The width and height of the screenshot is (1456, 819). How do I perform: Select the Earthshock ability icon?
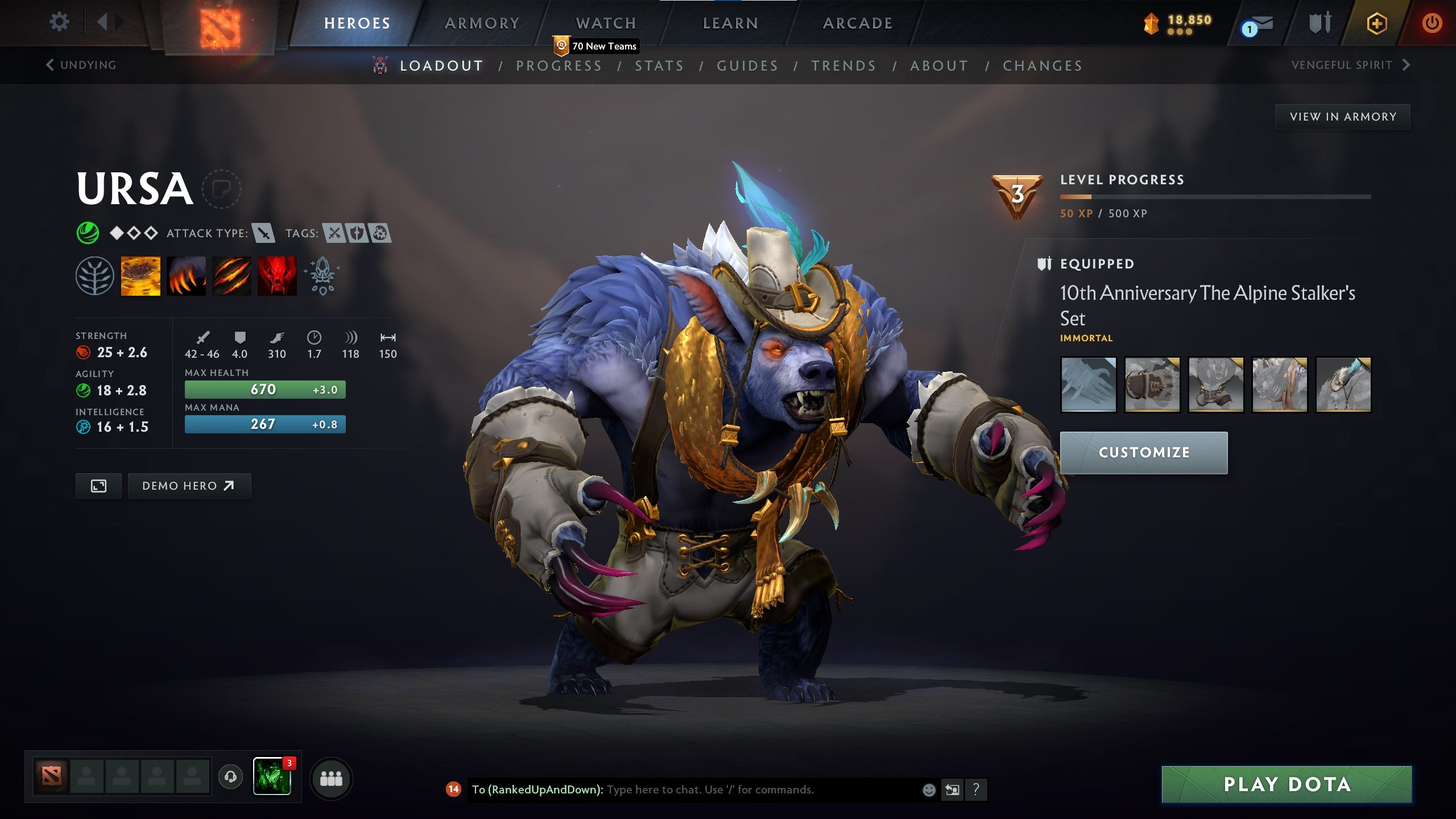point(140,278)
